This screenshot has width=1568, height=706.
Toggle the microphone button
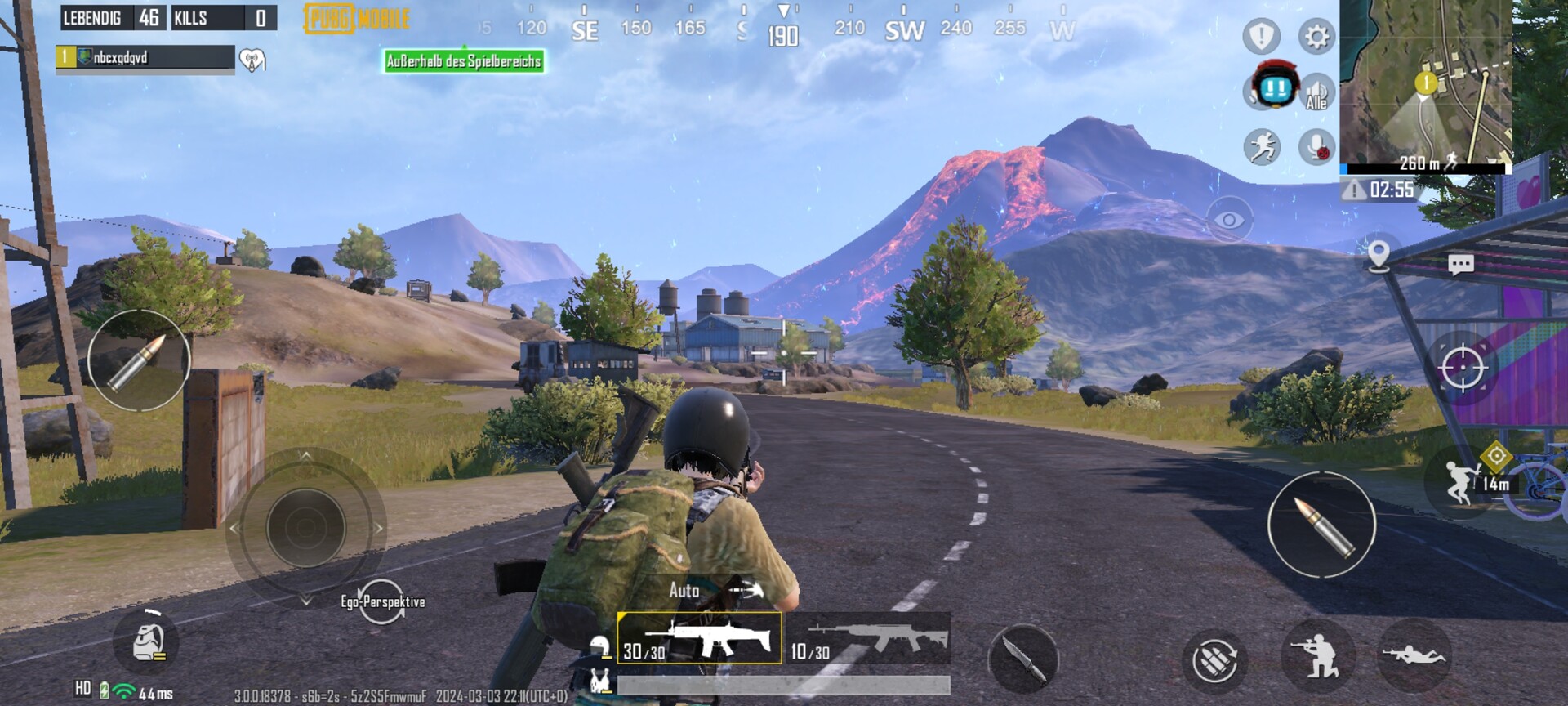pos(1316,147)
